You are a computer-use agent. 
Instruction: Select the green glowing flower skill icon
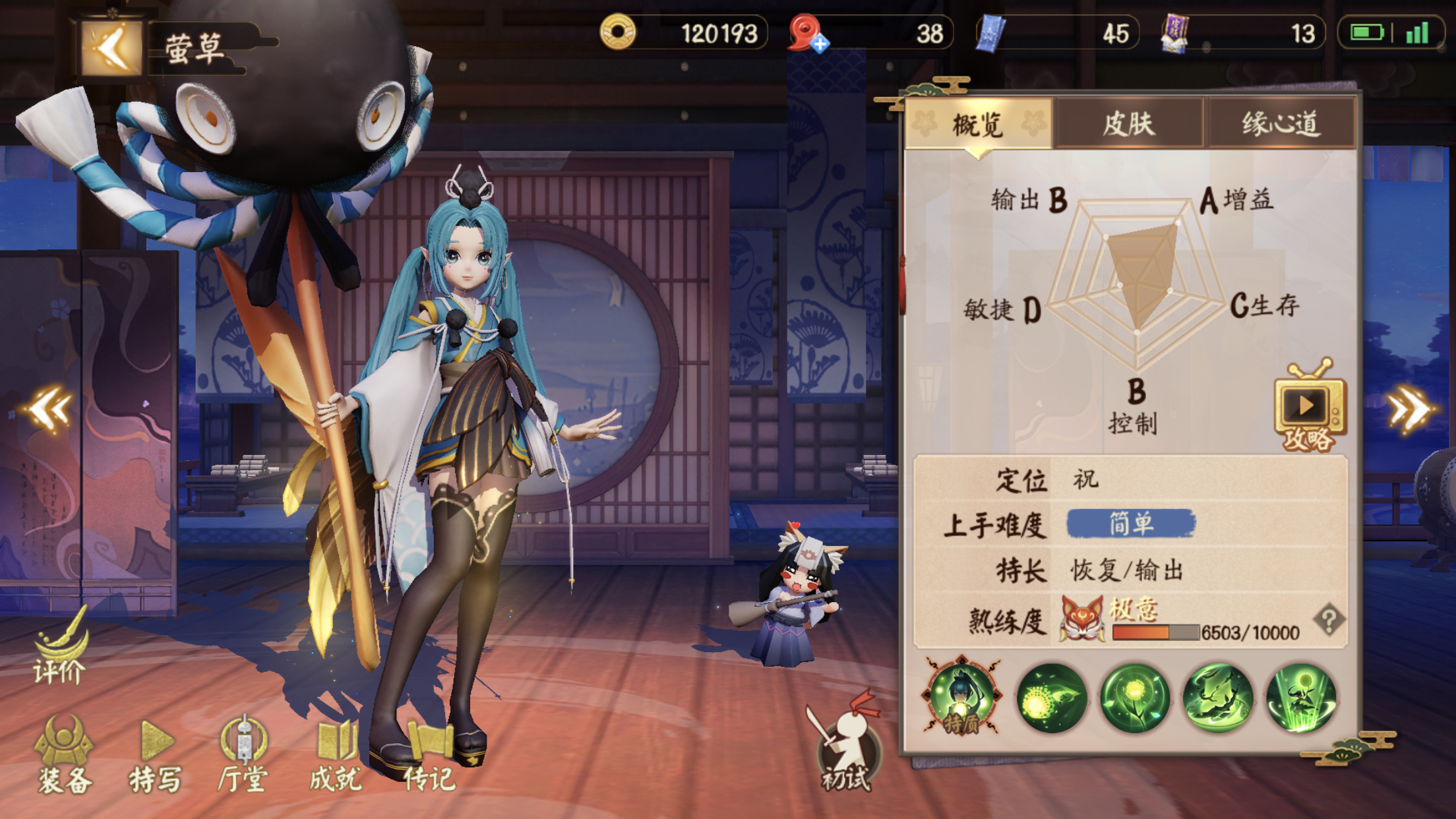click(x=1135, y=698)
